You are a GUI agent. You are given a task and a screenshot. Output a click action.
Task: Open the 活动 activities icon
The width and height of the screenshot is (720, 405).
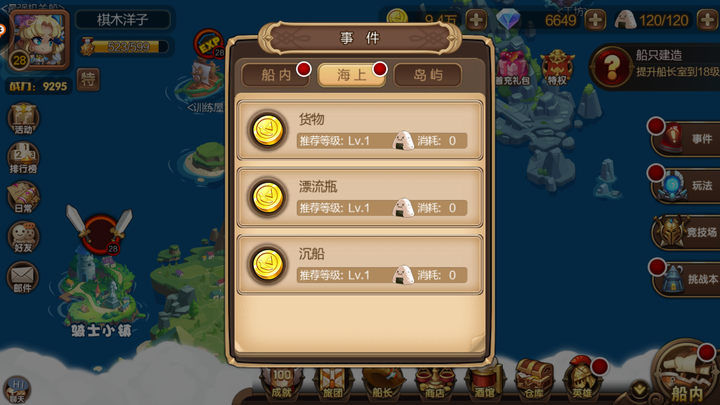pyautogui.click(x=22, y=119)
